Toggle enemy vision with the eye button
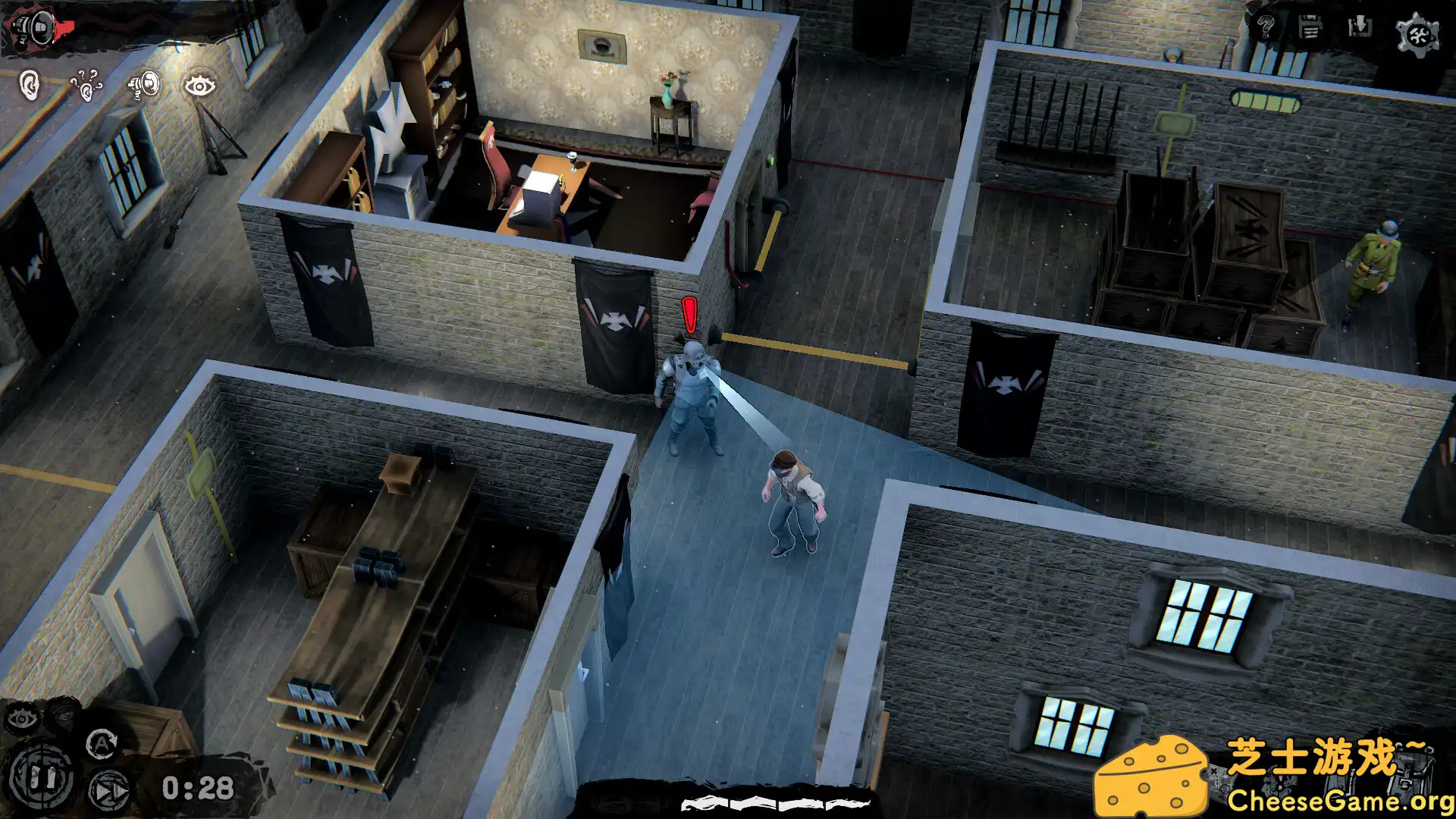The height and width of the screenshot is (819, 1456). point(22,718)
